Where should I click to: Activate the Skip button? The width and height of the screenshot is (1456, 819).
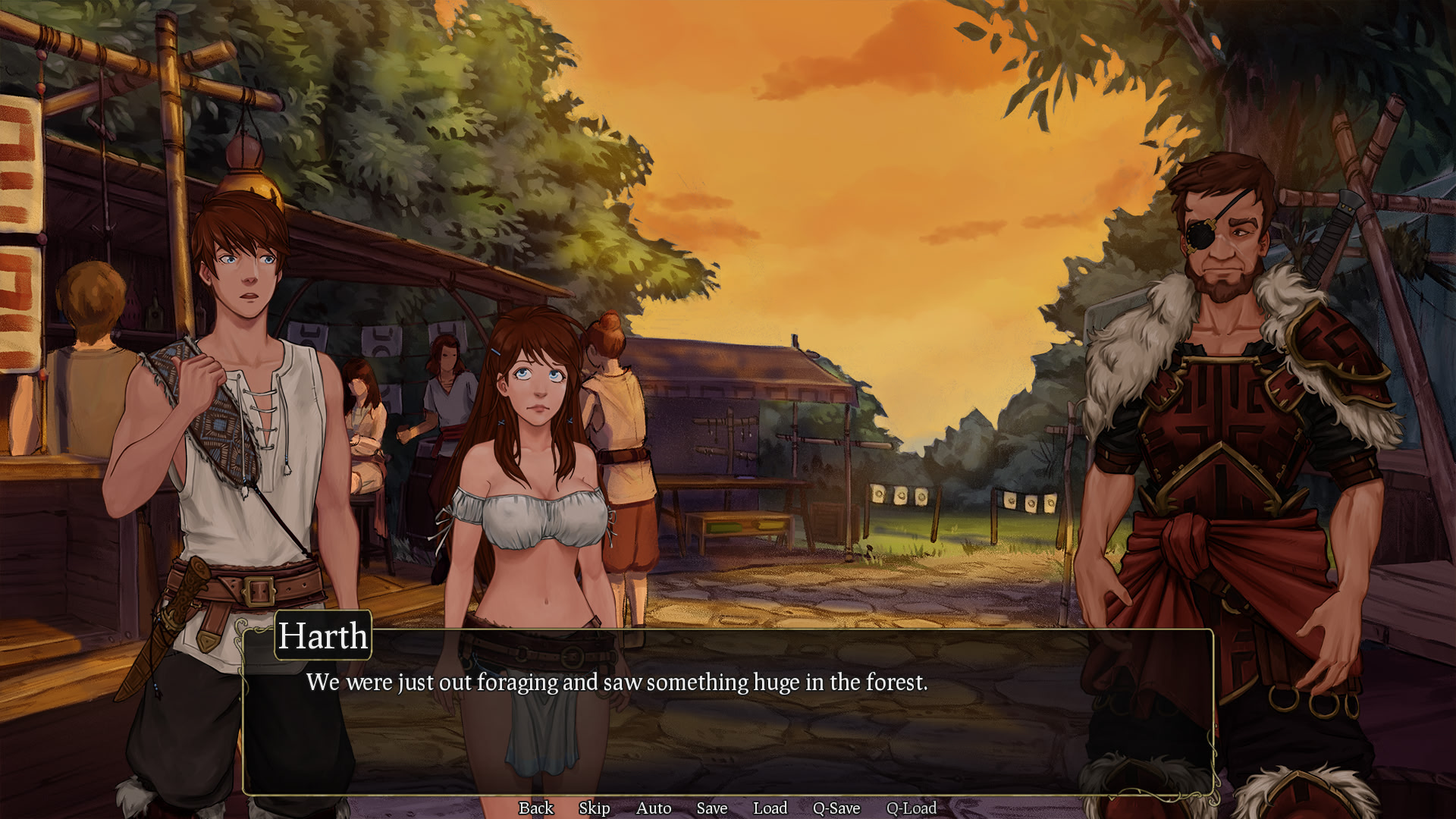click(x=594, y=808)
